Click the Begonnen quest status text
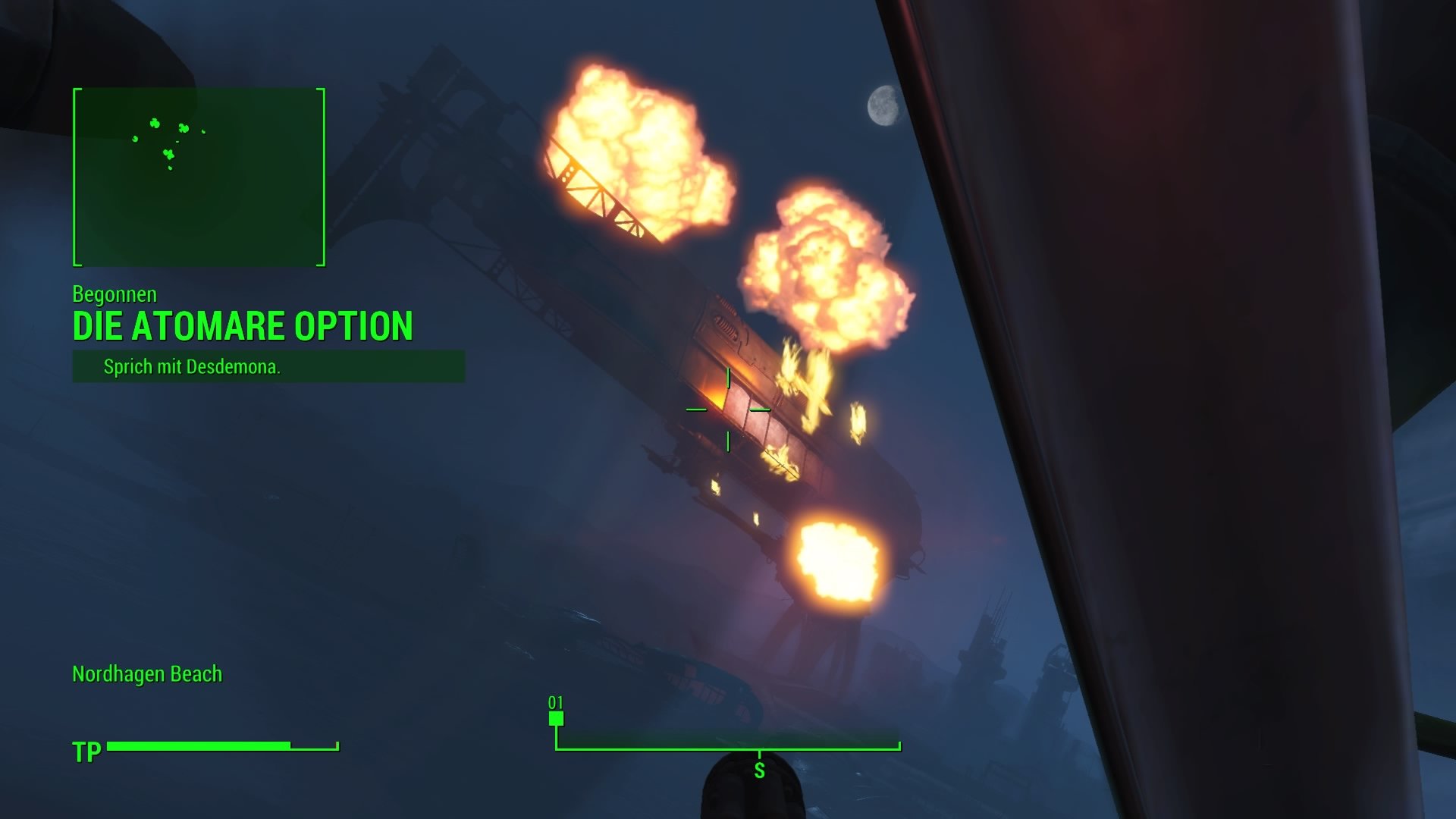Image resolution: width=1456 pixels, height=819 pixels. [x=115, y=295]
